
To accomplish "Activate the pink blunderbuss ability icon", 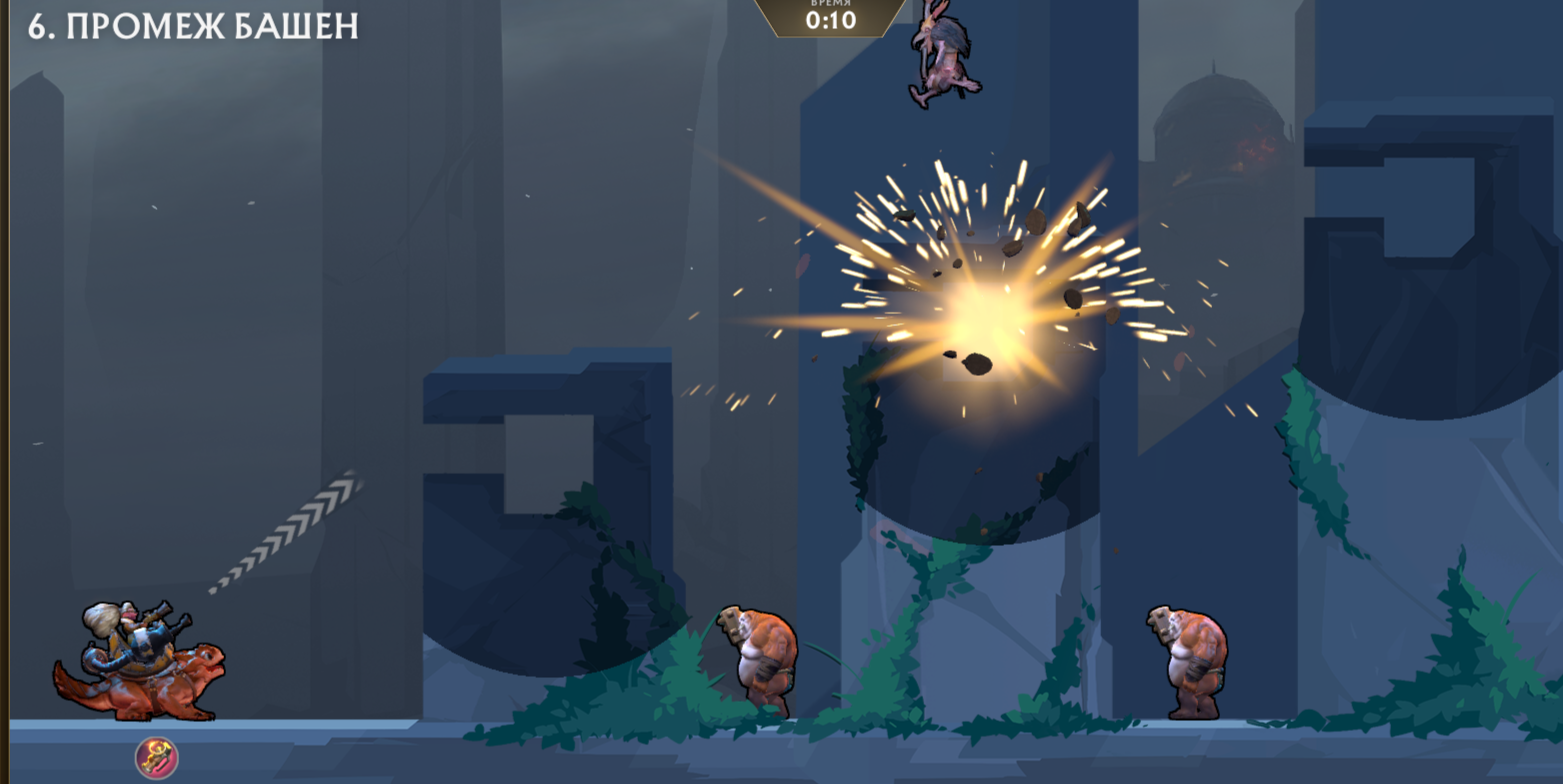I will [x=156, y=758].
